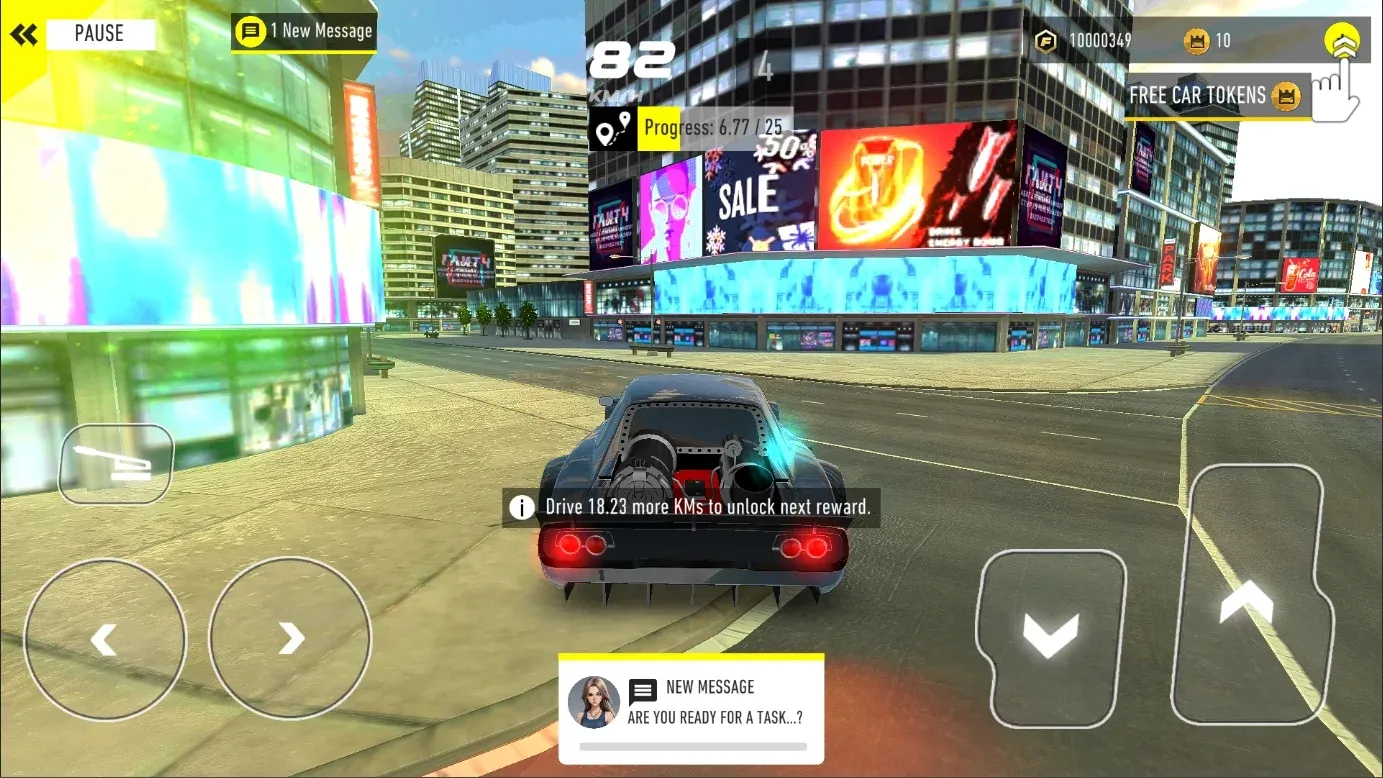1383x778 pixels.
Task: Tap the left steering arrow
Action: (x=103, y=637)
